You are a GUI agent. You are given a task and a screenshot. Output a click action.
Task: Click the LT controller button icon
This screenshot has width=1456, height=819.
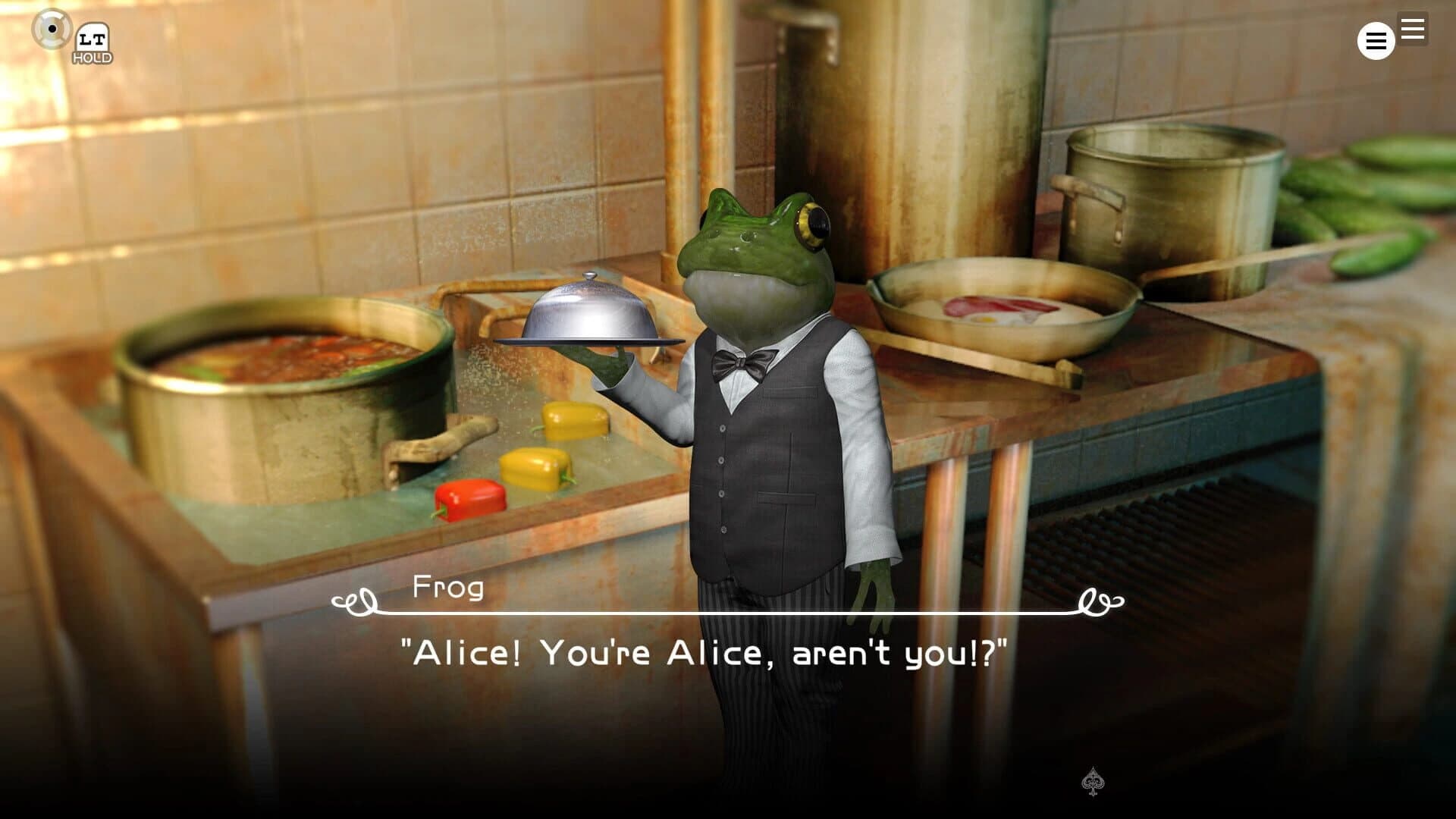[91, 36]
